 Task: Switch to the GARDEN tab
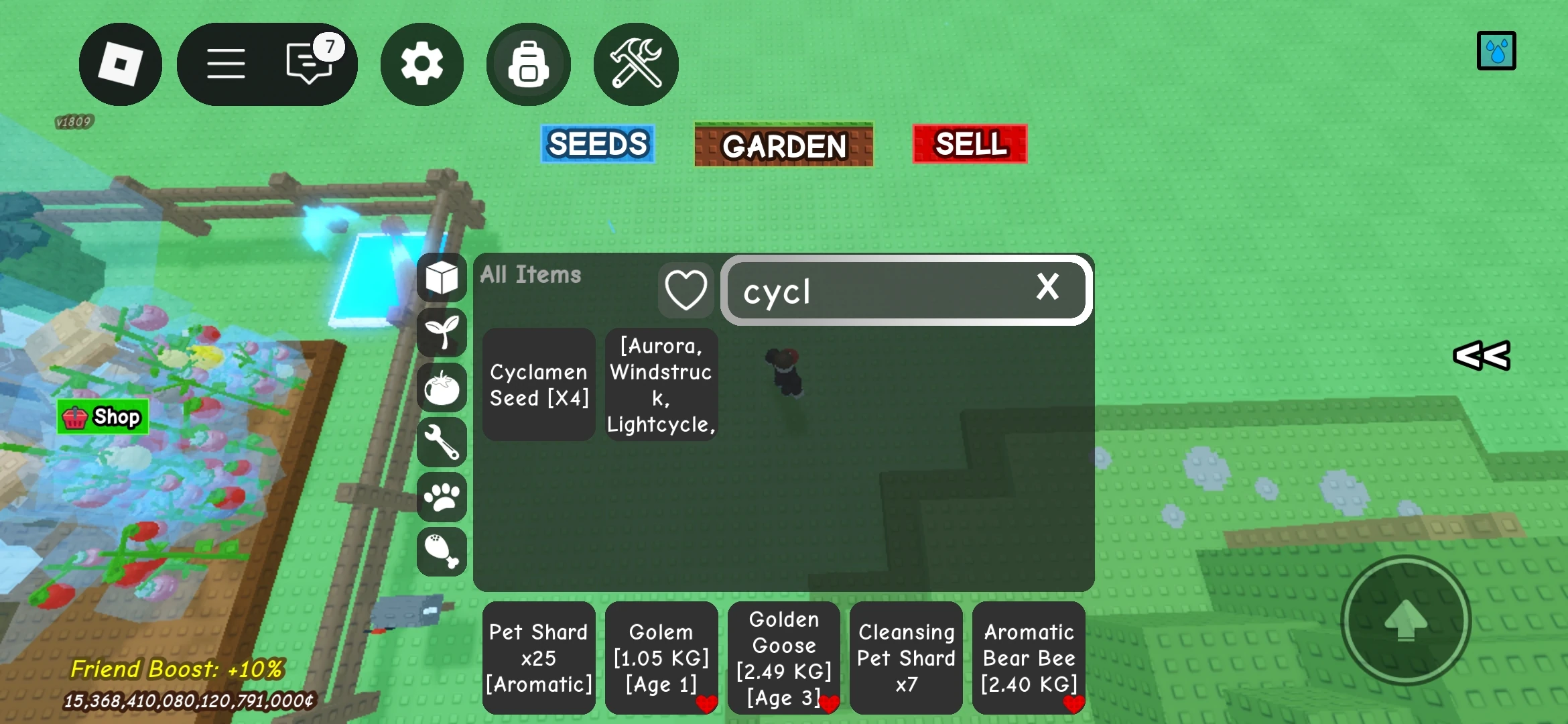(783, 144)
